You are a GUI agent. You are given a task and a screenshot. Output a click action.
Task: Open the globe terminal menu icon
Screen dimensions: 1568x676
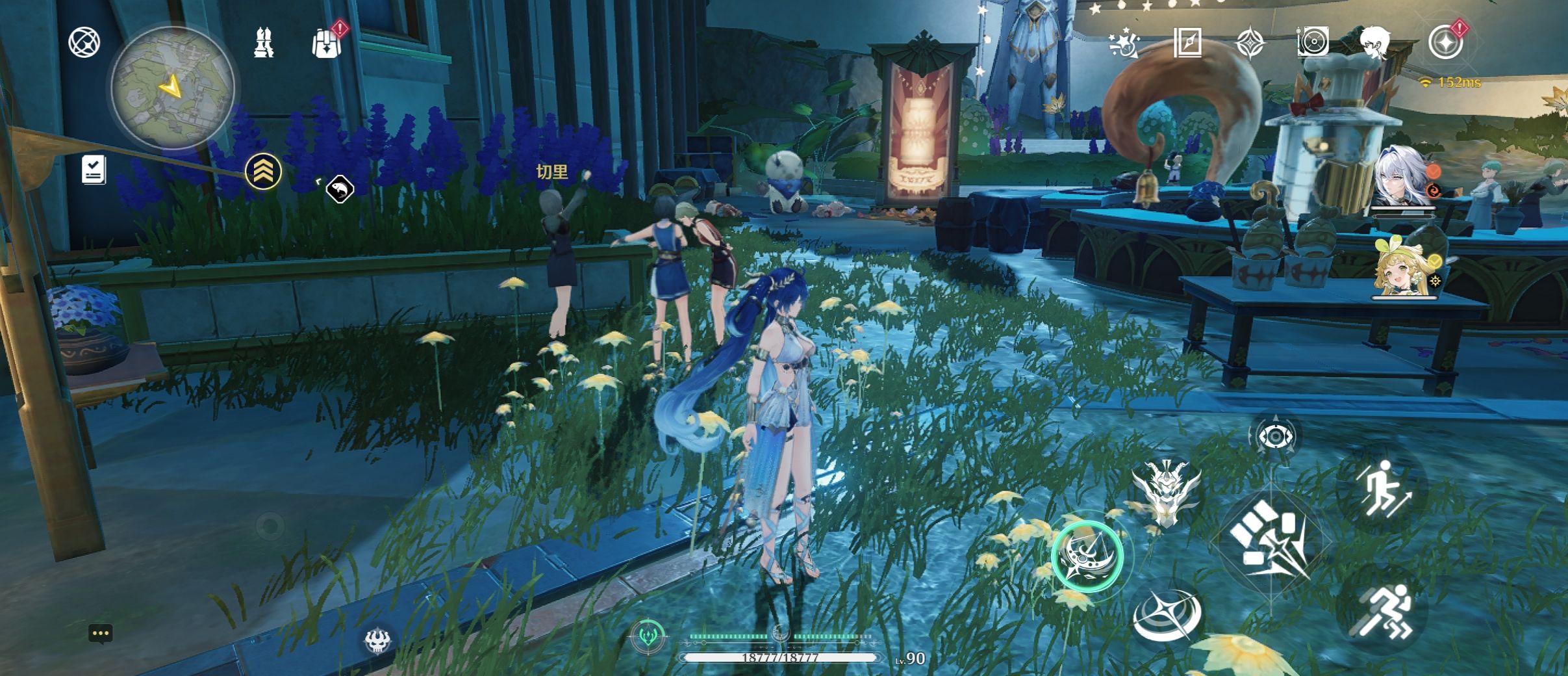coord(84,43)
